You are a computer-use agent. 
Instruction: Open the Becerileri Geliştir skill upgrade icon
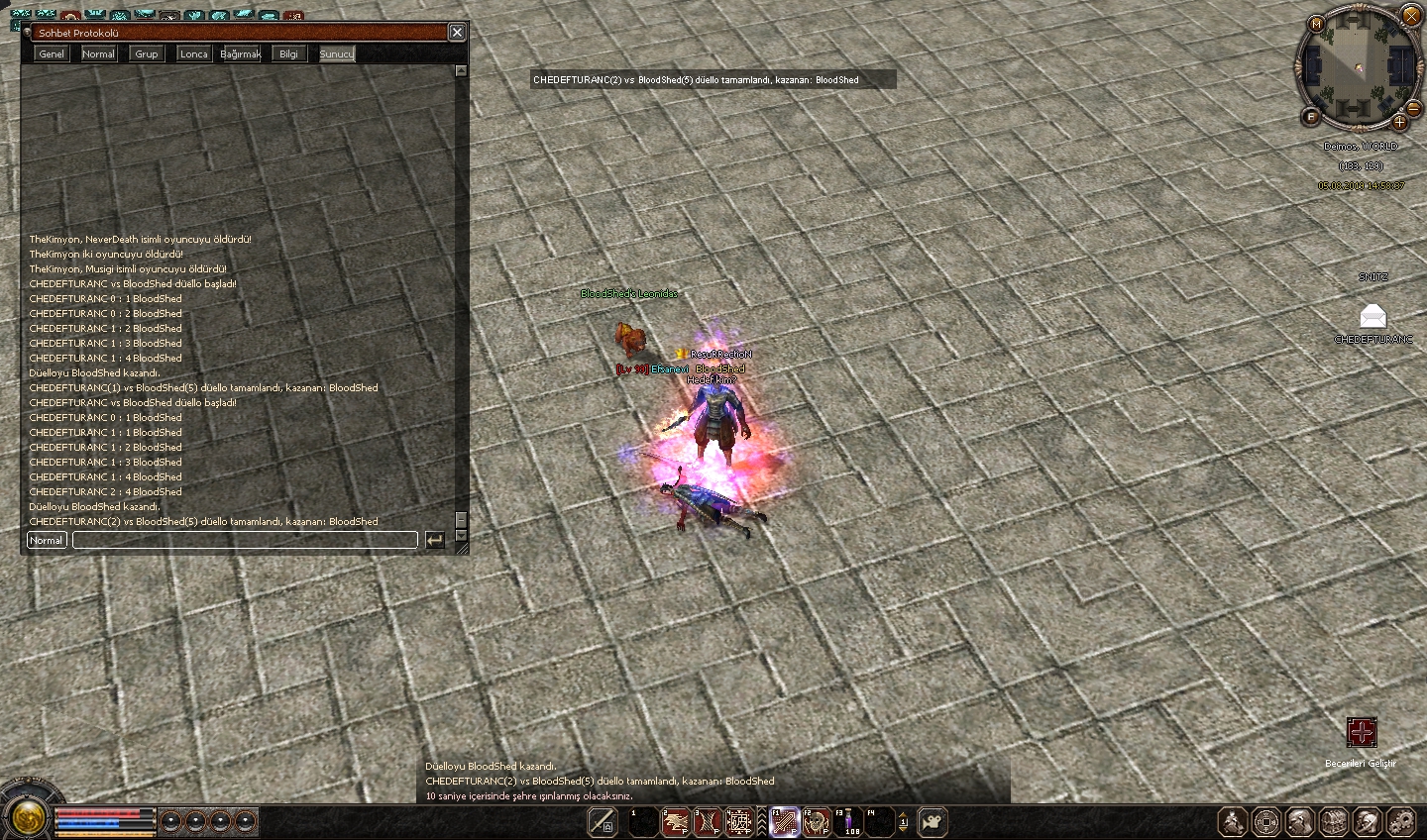pos(1362,733)
